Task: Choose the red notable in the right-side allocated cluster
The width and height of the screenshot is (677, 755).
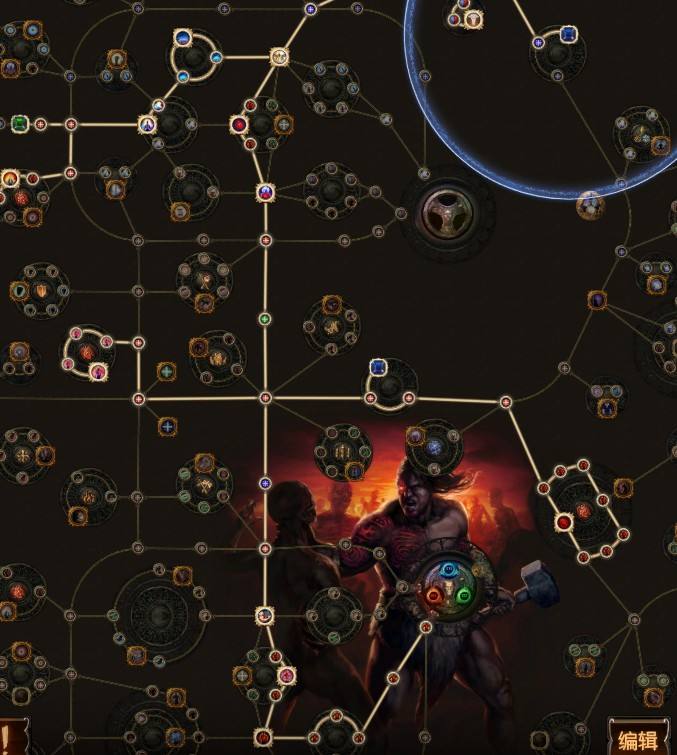Action: click(563, 521)
